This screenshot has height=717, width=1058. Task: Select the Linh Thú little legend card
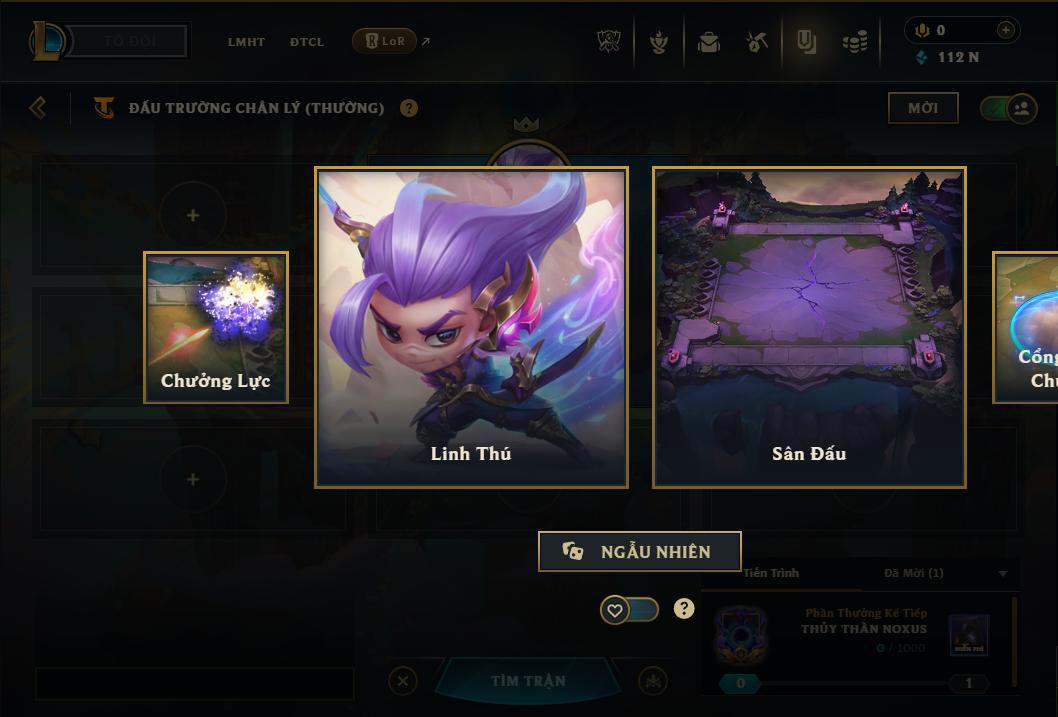click(471, 327)
